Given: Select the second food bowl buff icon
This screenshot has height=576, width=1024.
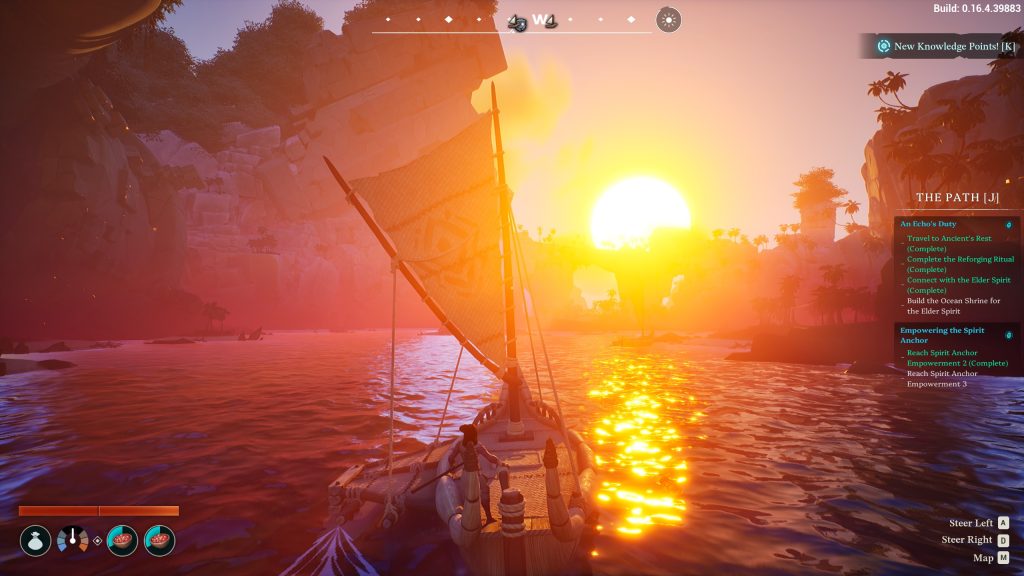Looking at the screenshot, I should tap(160, 541).
